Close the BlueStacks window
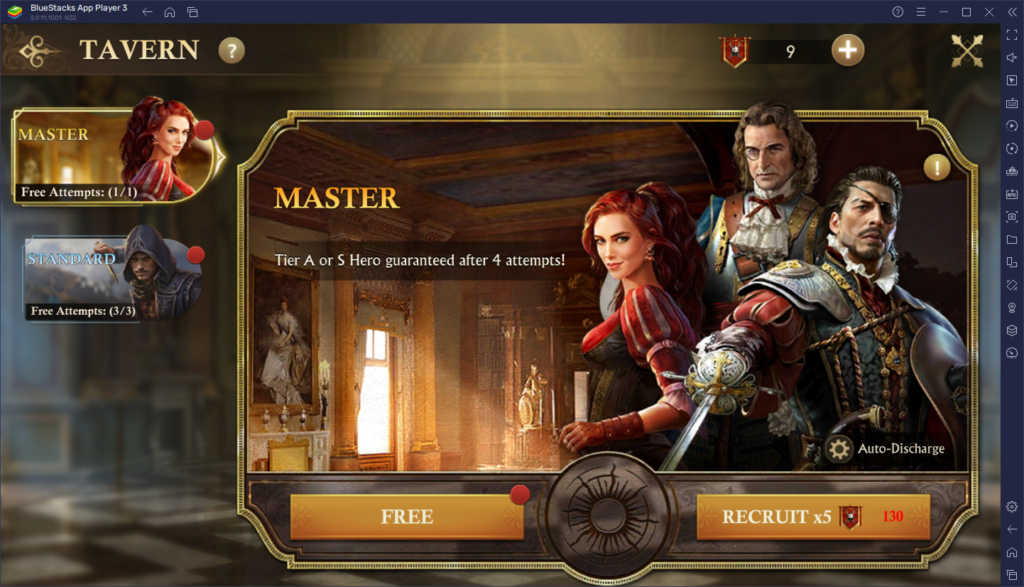This screenshot has height=587, width=1024. [x=988, y=11]
